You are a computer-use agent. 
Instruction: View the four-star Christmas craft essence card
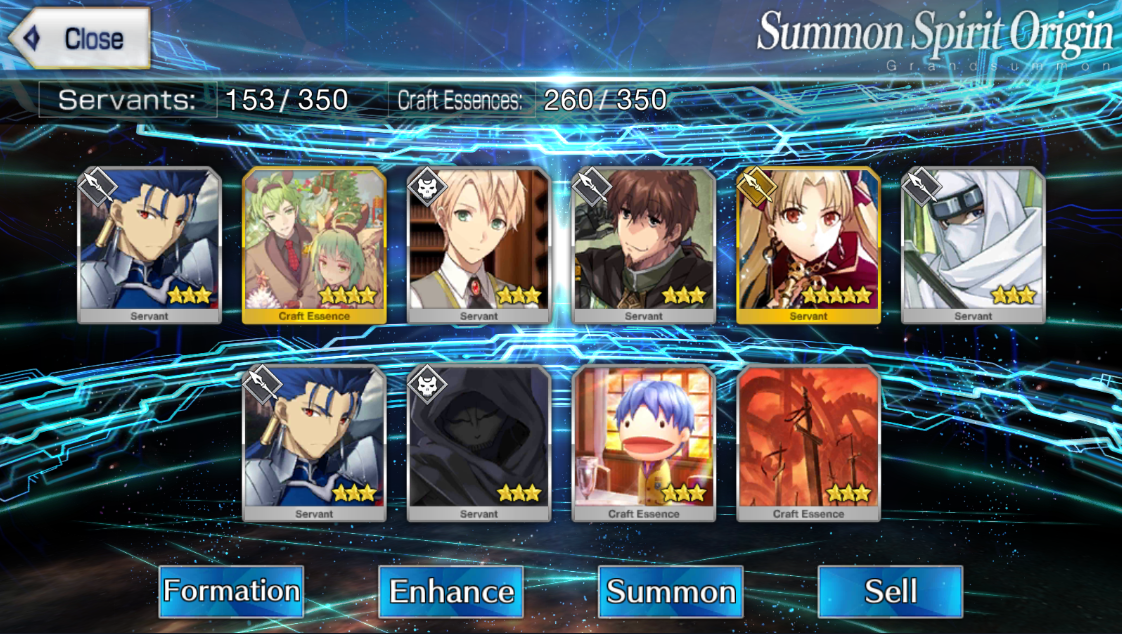(x=314, y=245)
